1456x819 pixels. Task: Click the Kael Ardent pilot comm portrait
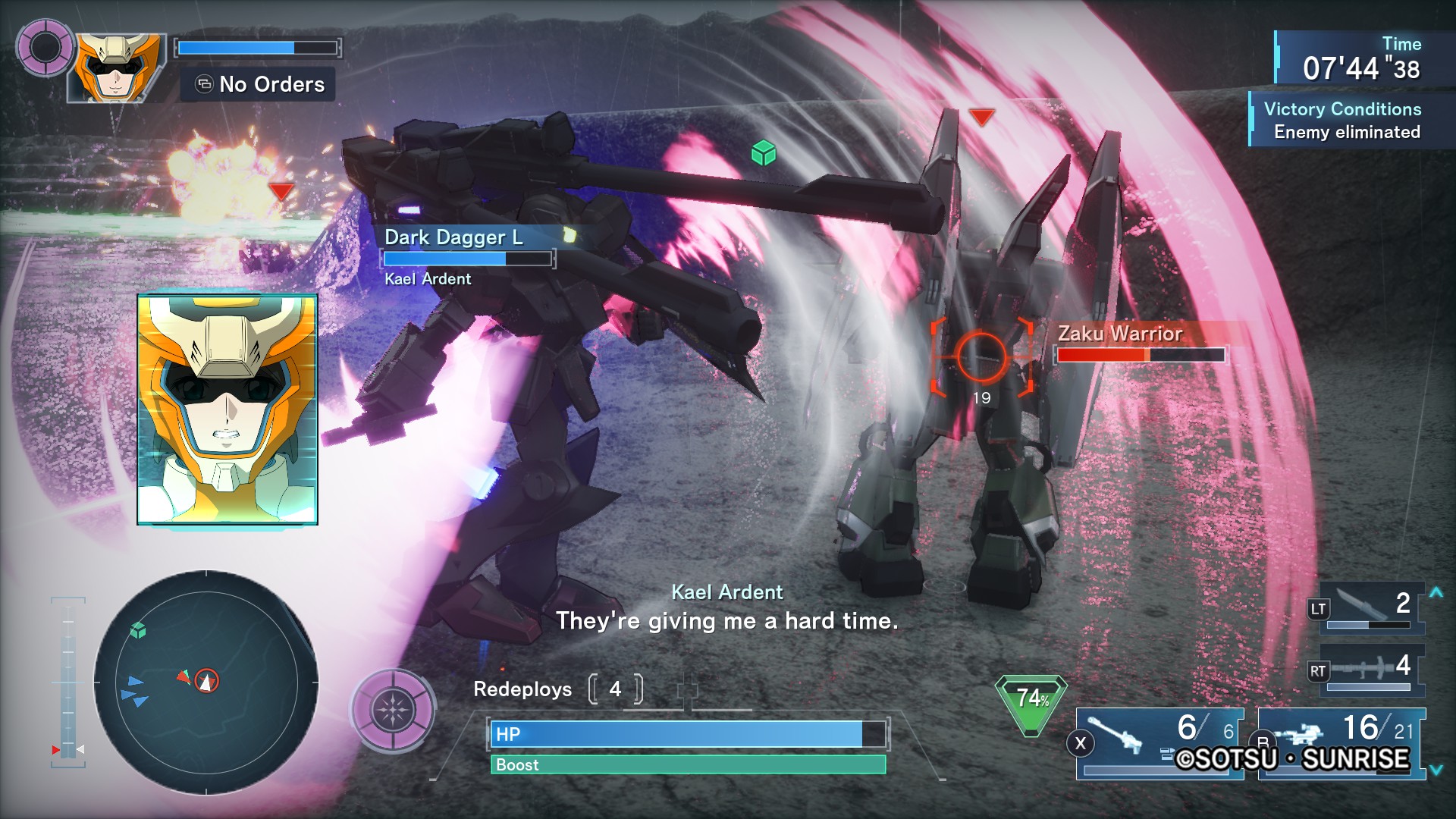tap(227, 409)
